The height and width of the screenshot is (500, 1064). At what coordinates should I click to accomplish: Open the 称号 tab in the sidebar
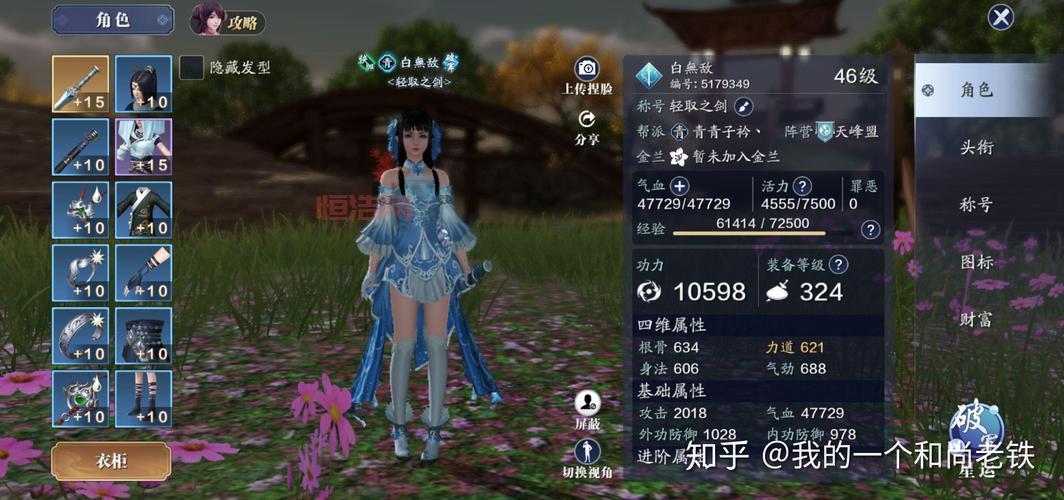coord(976,205)
